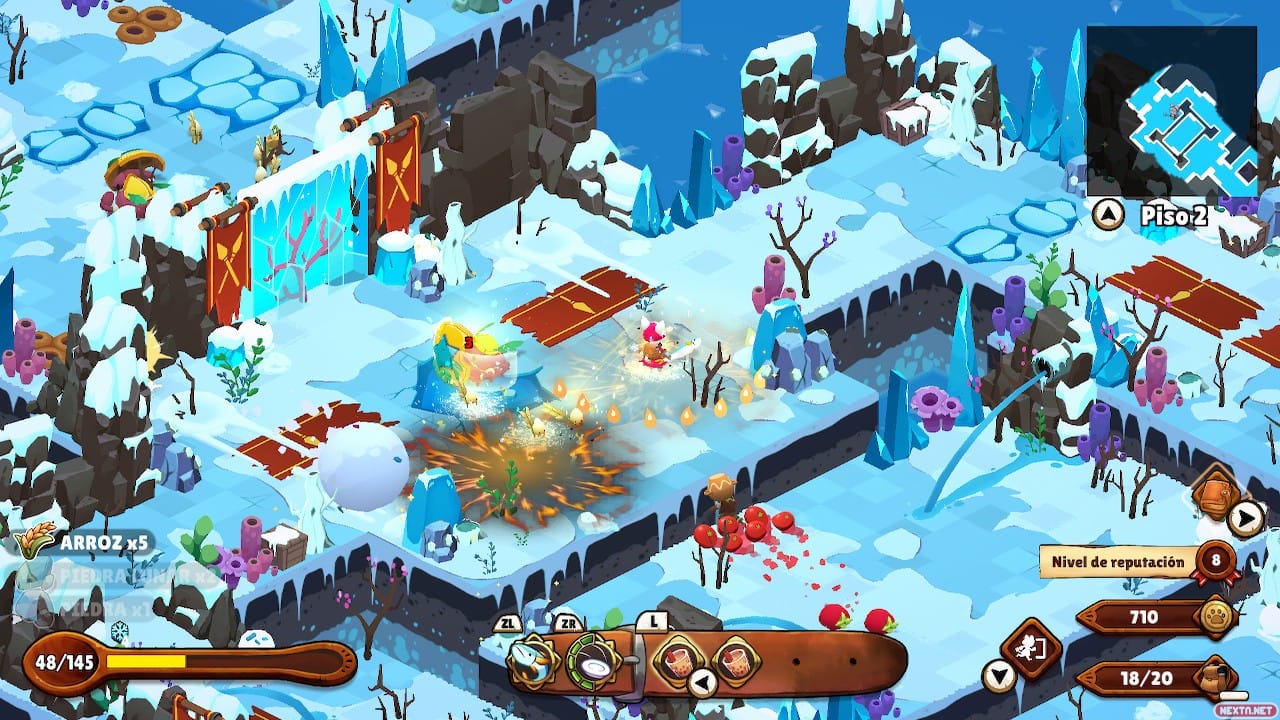Click the leave-dungeon exit door icon

pyautogui.click(x=1029, y=648)
